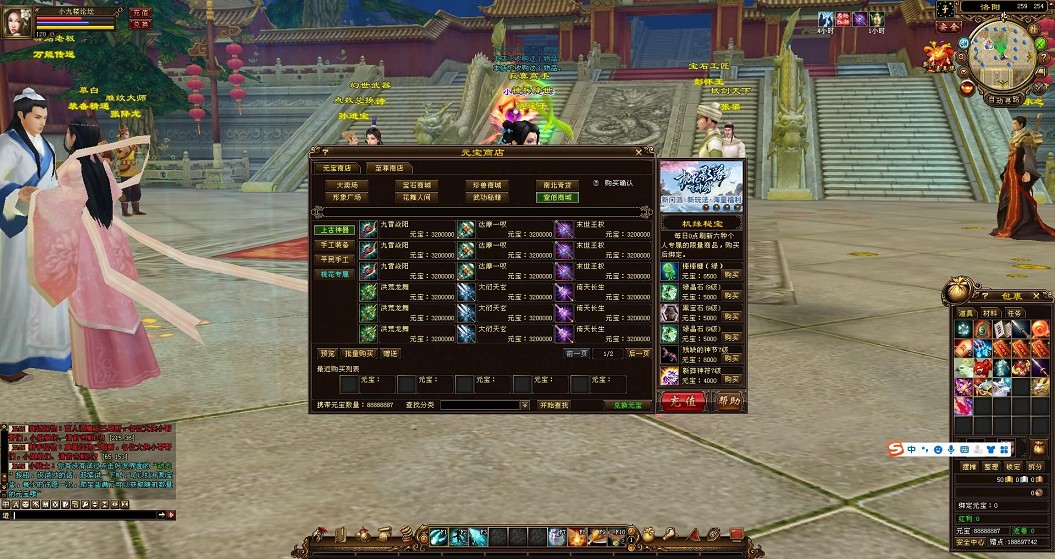
Task: Open the 桃花专属 side category
Action: tap(335, 273)
